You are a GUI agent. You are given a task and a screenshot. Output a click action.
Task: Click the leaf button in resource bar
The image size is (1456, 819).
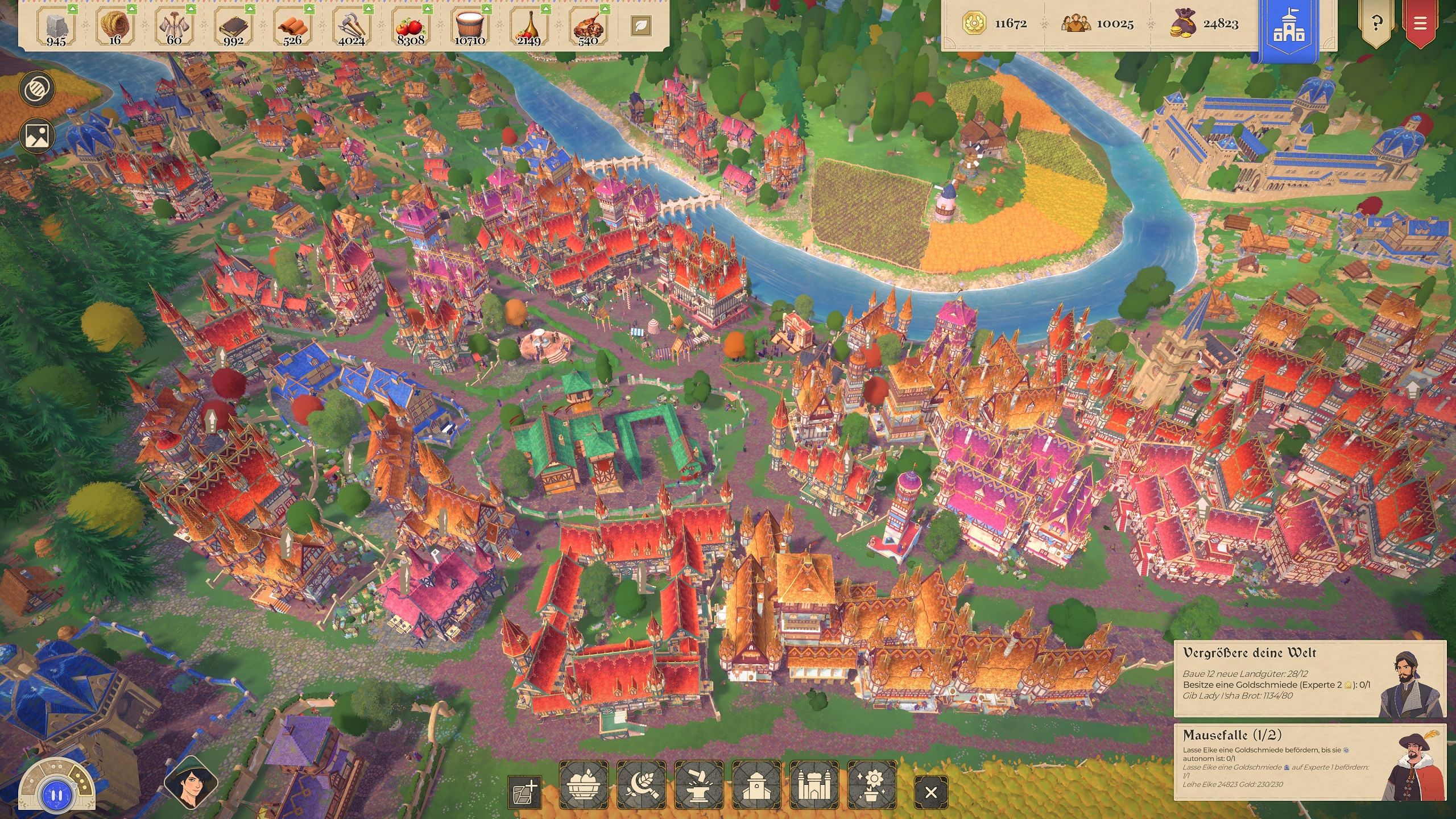[641, 25]
